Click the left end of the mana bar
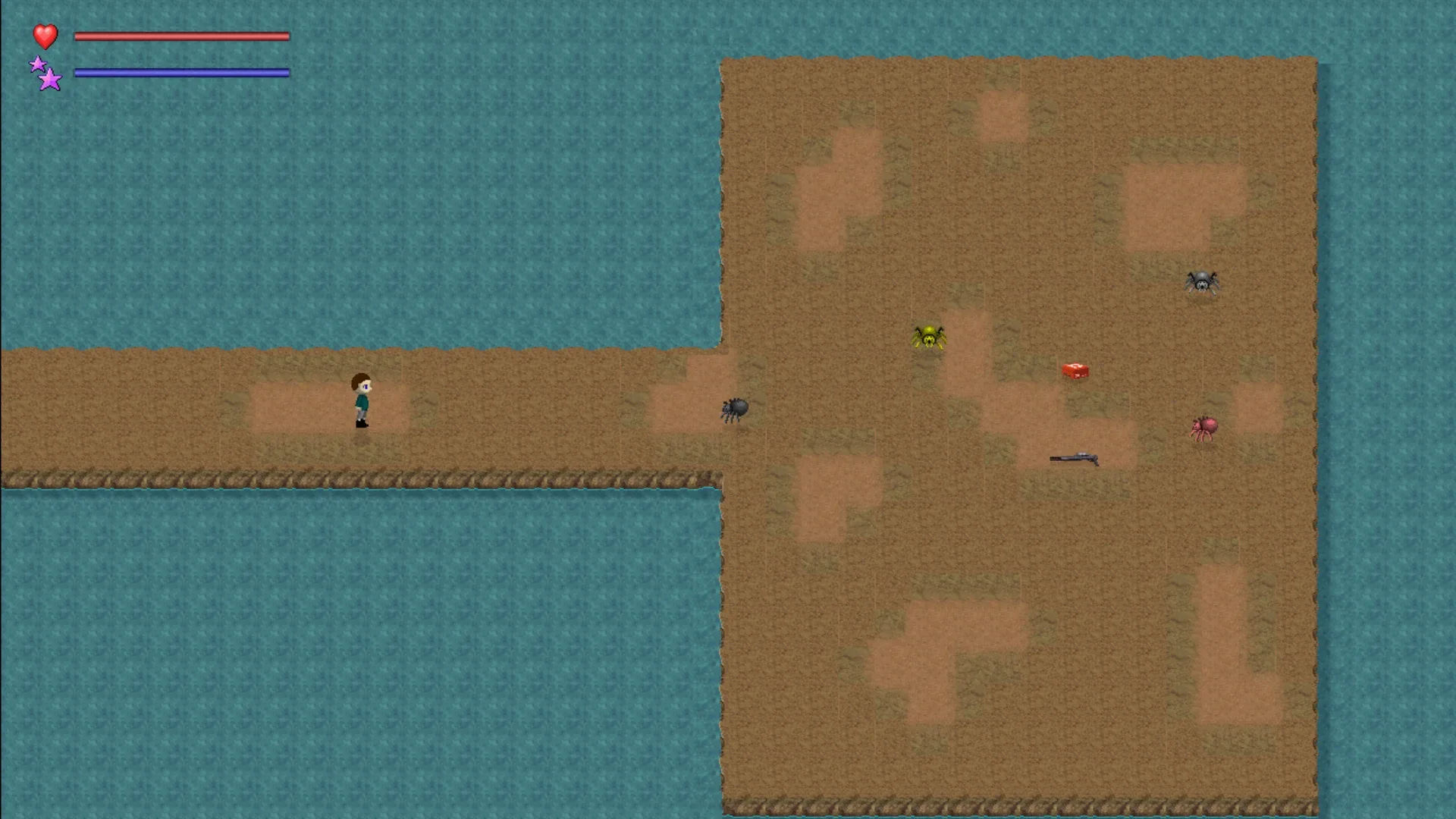Viewport: 1456px width, 819px height. [x=77, y=73]
